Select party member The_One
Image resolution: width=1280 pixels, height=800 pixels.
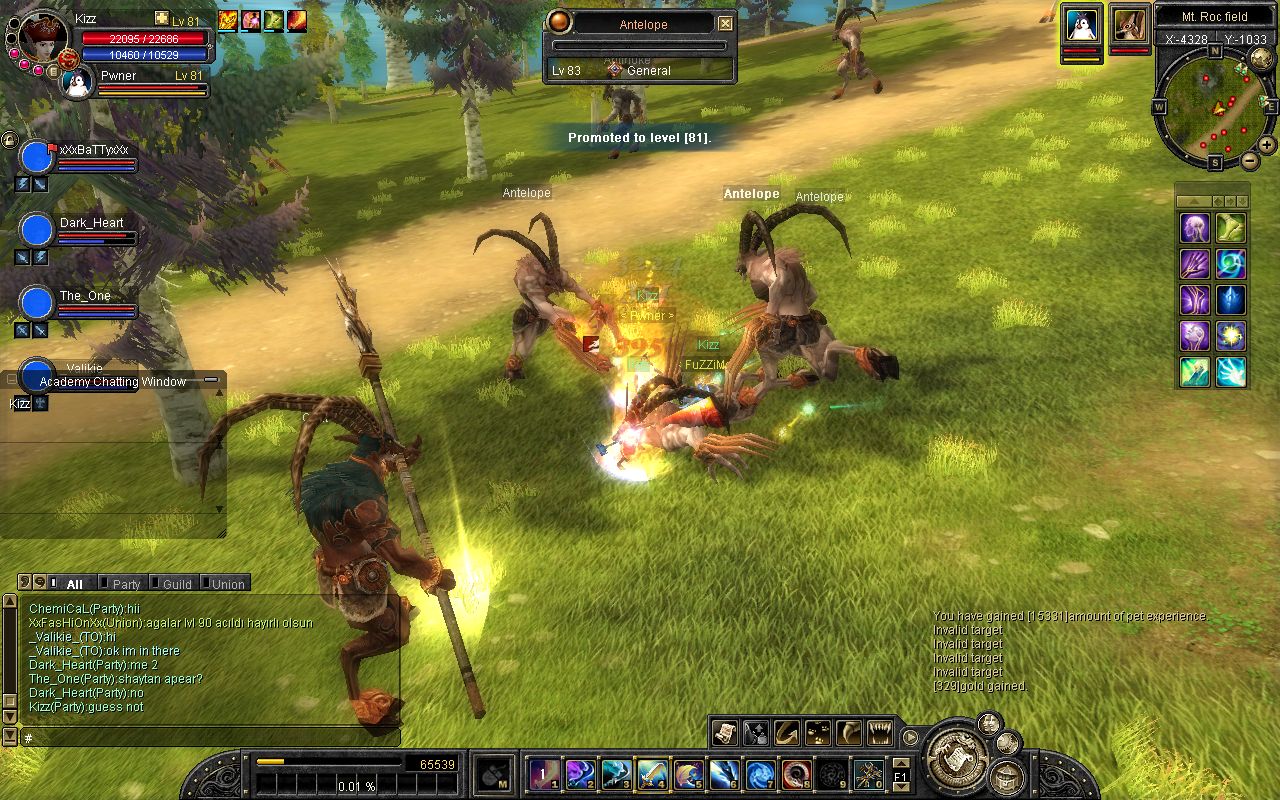point(36,302)
